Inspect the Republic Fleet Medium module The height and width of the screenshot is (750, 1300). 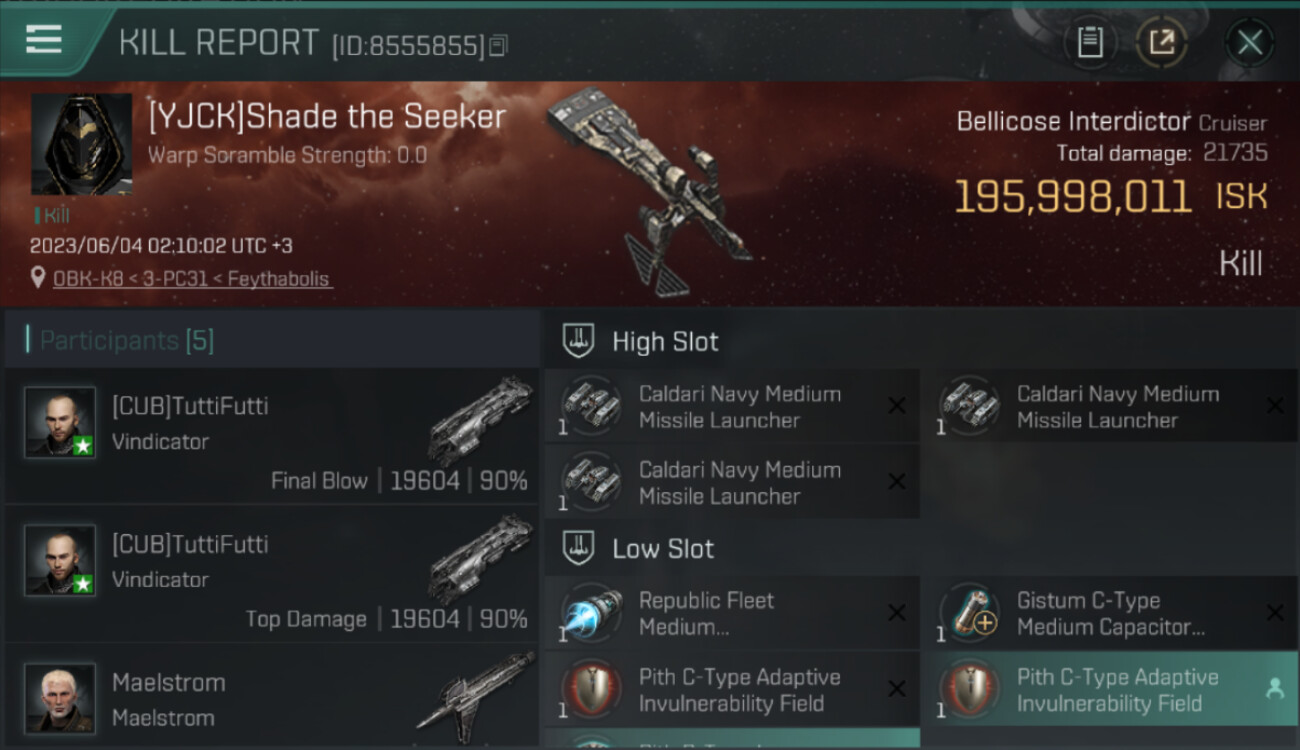click(732, 614)
